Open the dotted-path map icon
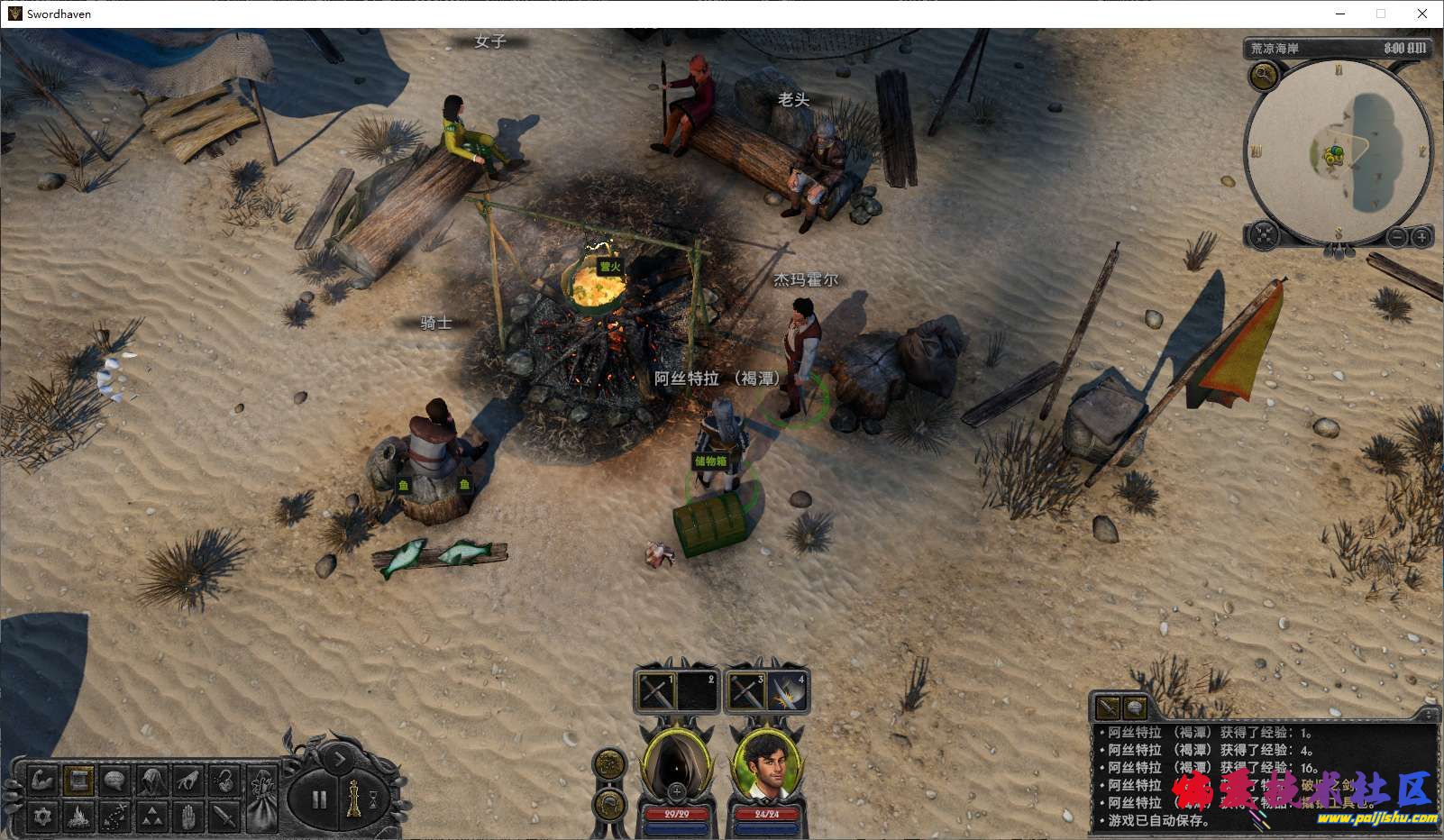 (x=114, y=817)
